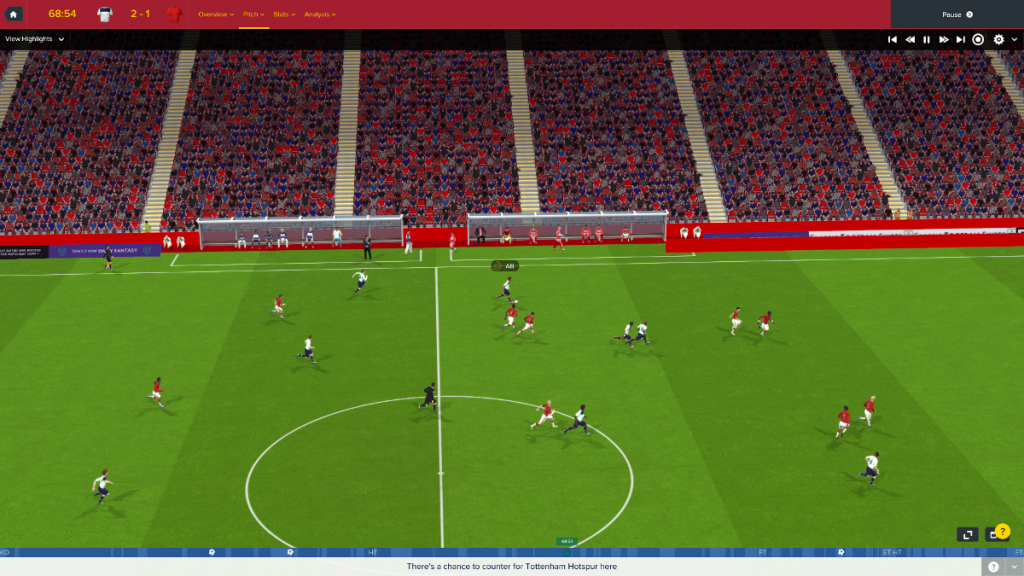1024x576 pixels.
Task: Jump to the HT marker on the timeline
Action: (x=373, y=552)
